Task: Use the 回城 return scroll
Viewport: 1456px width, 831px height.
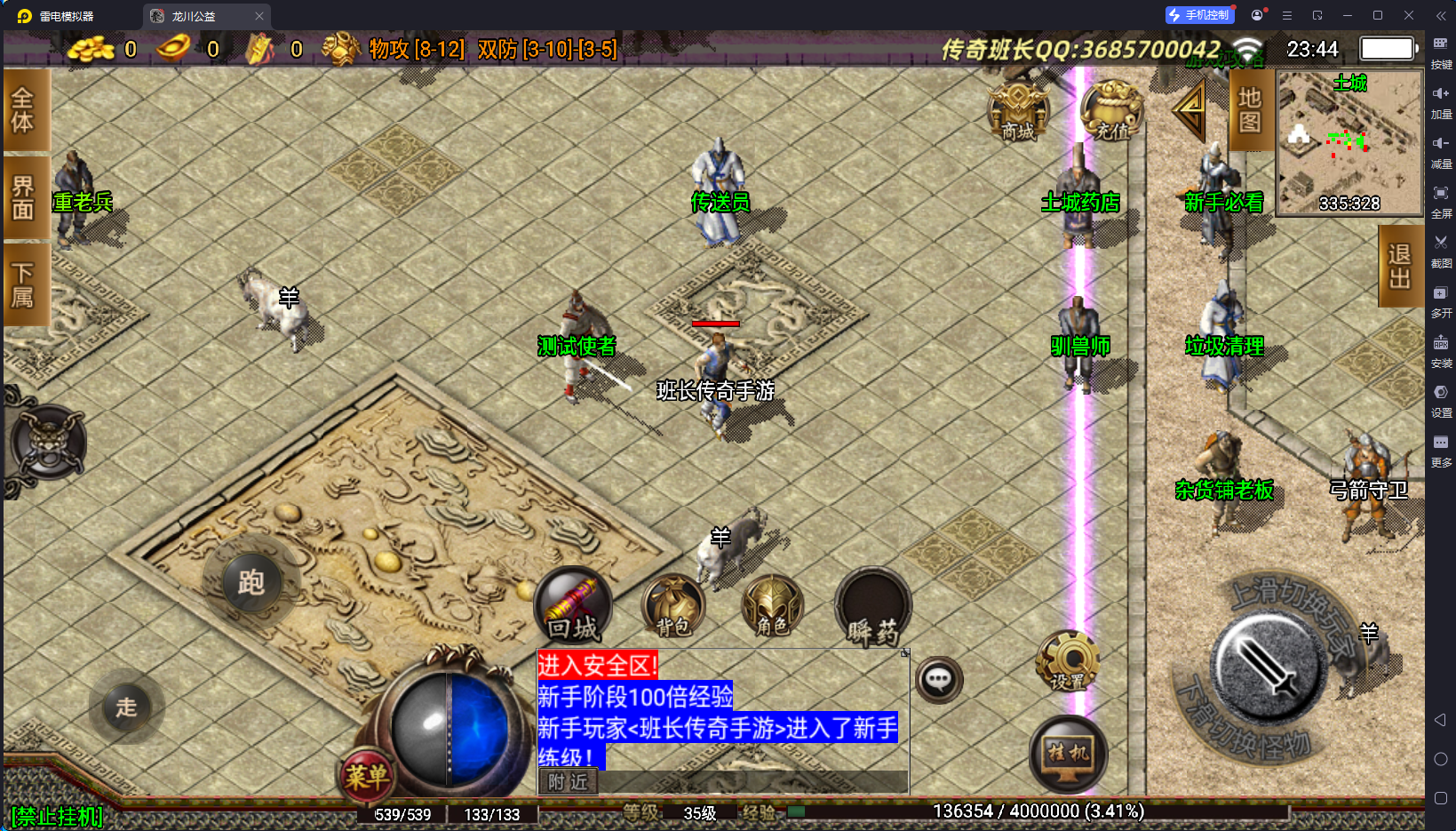Action: pyautogui.click(x=574, y=606)
